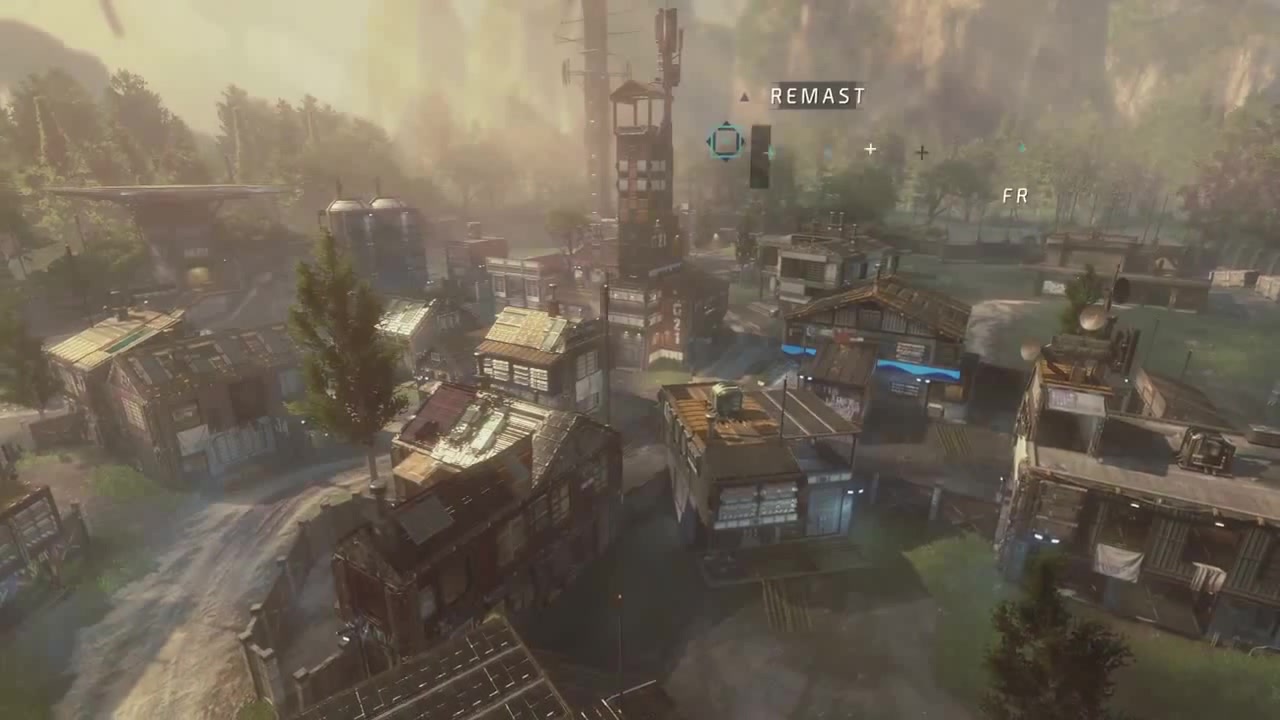Screen dimensions: 1280x720
Task: Click the cyan dot beside the dark meter bar
Action: click(x=770, y=152)
